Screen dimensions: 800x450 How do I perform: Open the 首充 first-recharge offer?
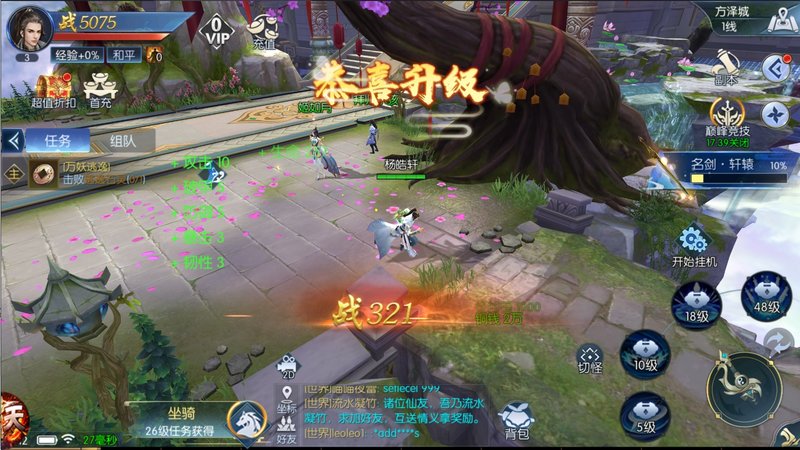tap(99, 89)
